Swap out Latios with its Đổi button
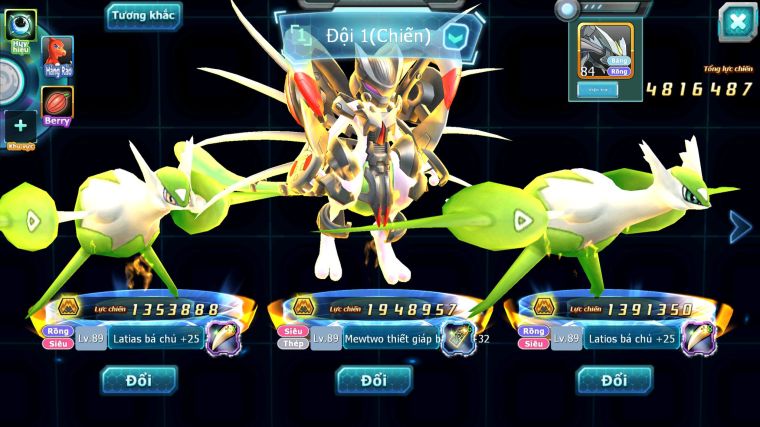The height and width of the screenshot is (427, 760). coord(614,380)
